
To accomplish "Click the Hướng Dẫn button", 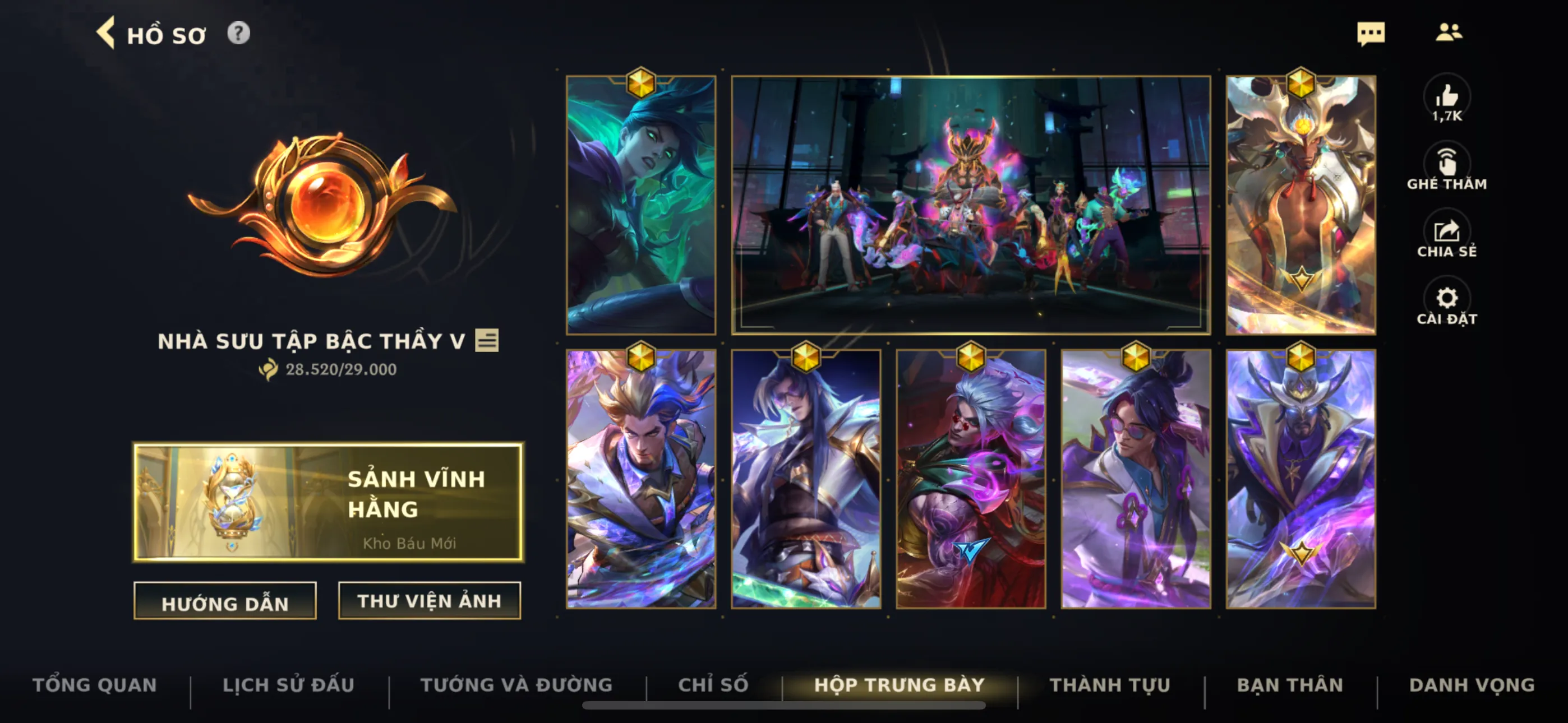I will click(x=225, y=601).
